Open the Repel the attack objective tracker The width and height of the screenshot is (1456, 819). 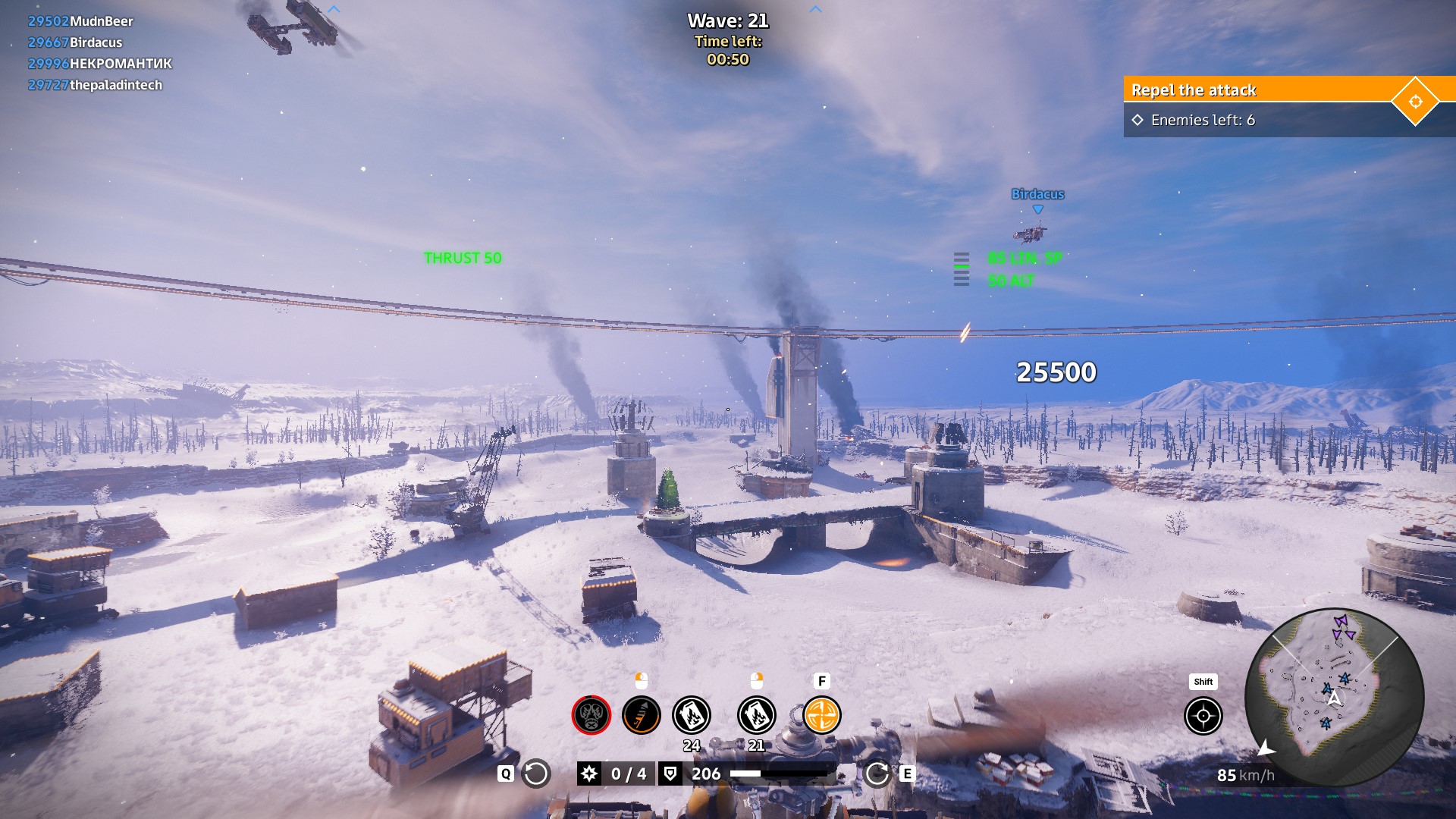point(1259,90)
